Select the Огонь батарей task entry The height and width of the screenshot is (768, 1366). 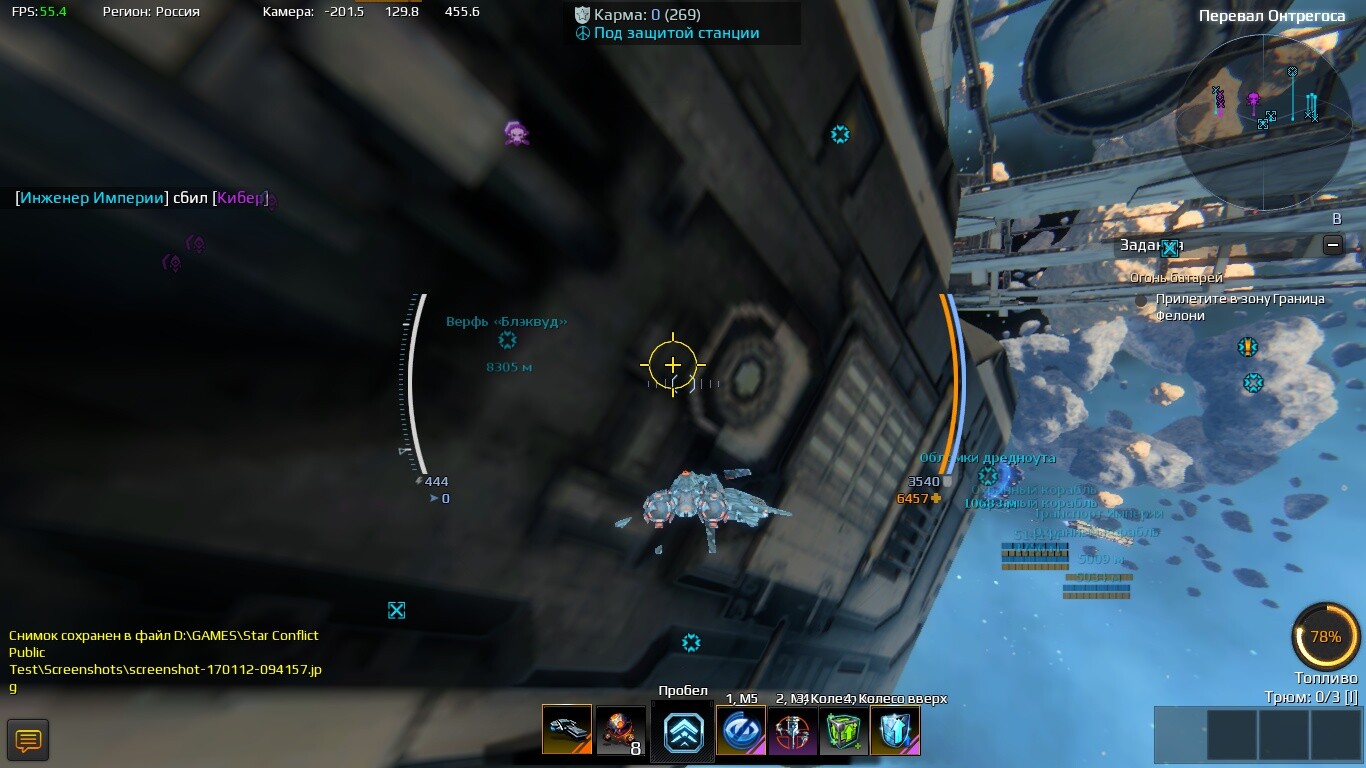pos(1176,278)
